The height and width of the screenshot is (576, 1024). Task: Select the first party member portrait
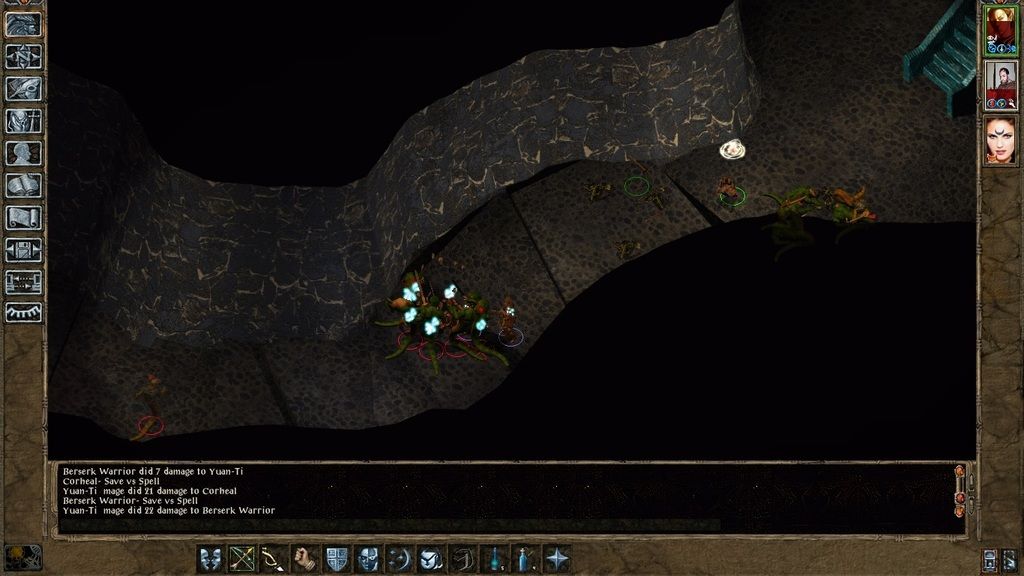coord(1000,29)
